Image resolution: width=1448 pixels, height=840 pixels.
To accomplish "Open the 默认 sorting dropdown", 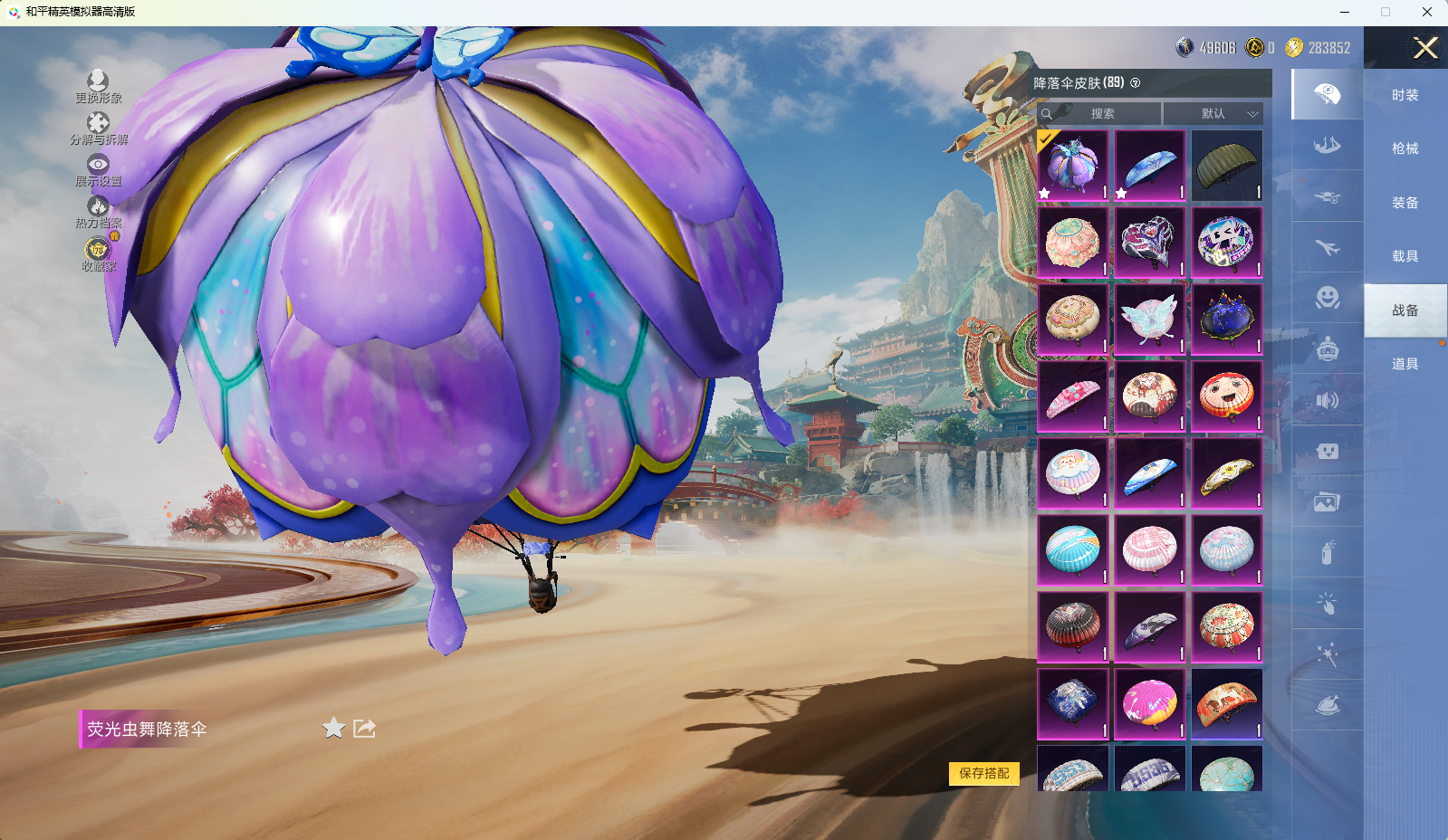I will pos(1213,114).
